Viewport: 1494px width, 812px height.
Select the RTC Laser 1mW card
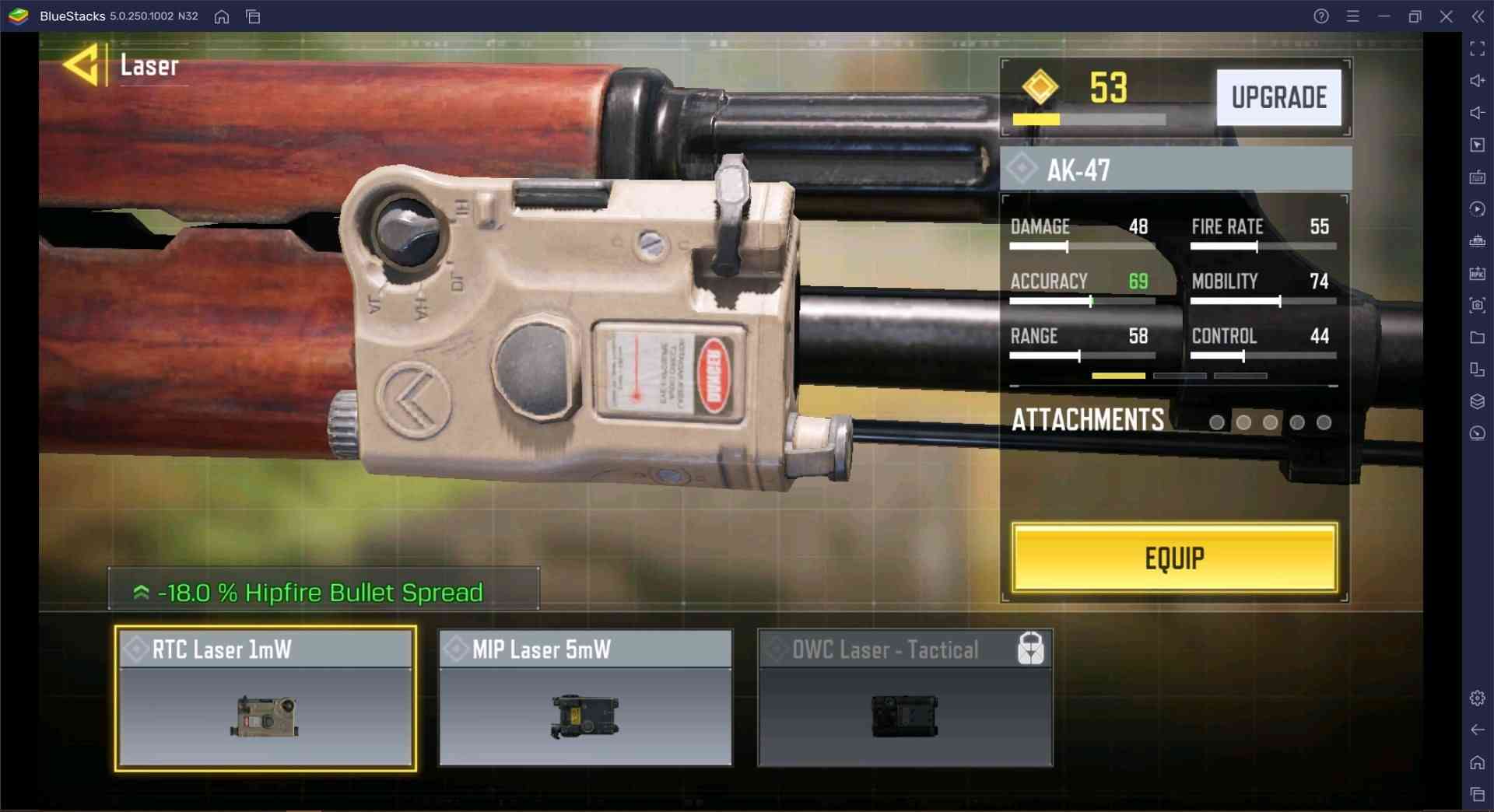click(265, 698)
